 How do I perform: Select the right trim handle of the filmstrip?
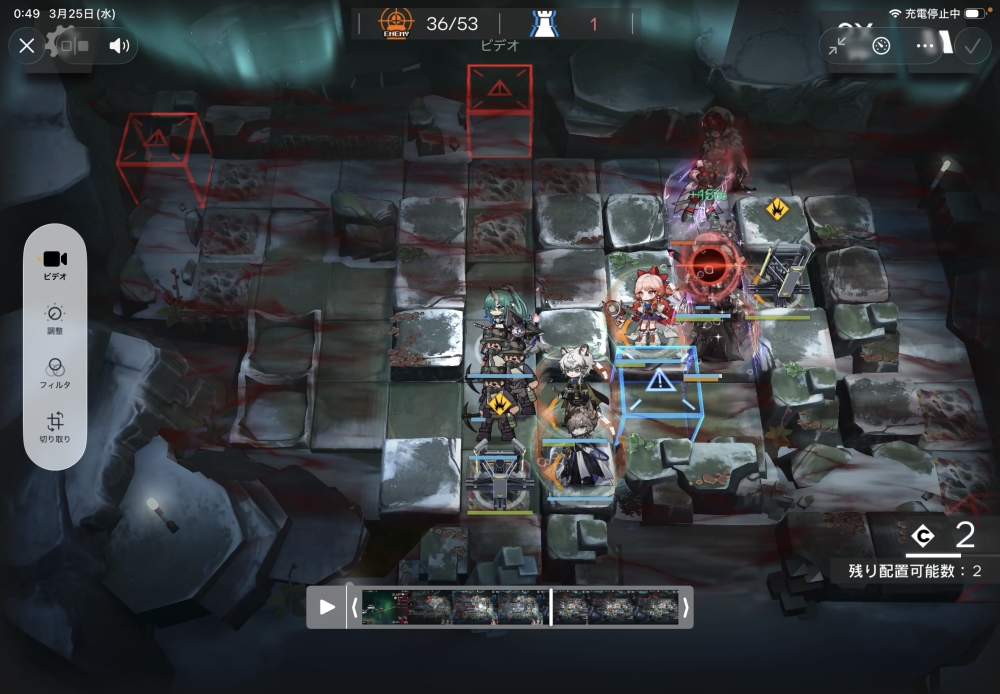[685, 607]
